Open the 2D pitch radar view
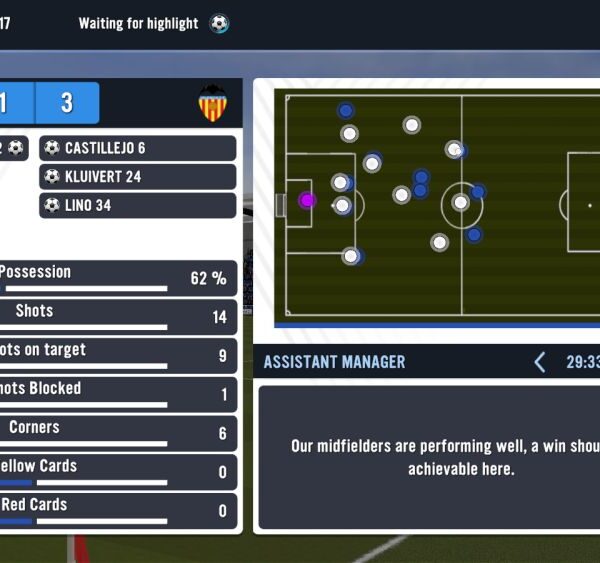This screenshot has width=600, height=563. (436, 207)
